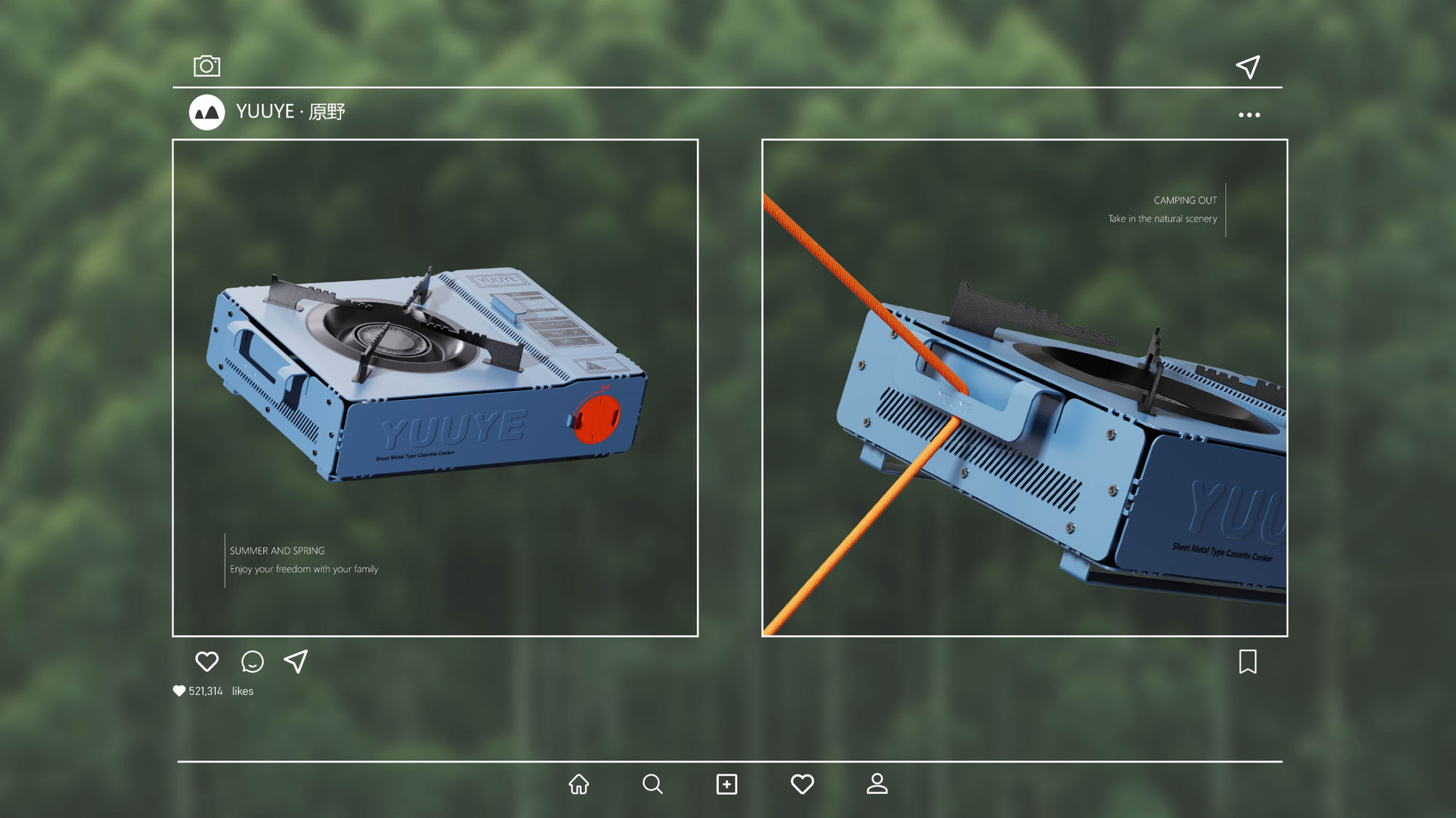Open the camera icon top-left

point(207,65)
